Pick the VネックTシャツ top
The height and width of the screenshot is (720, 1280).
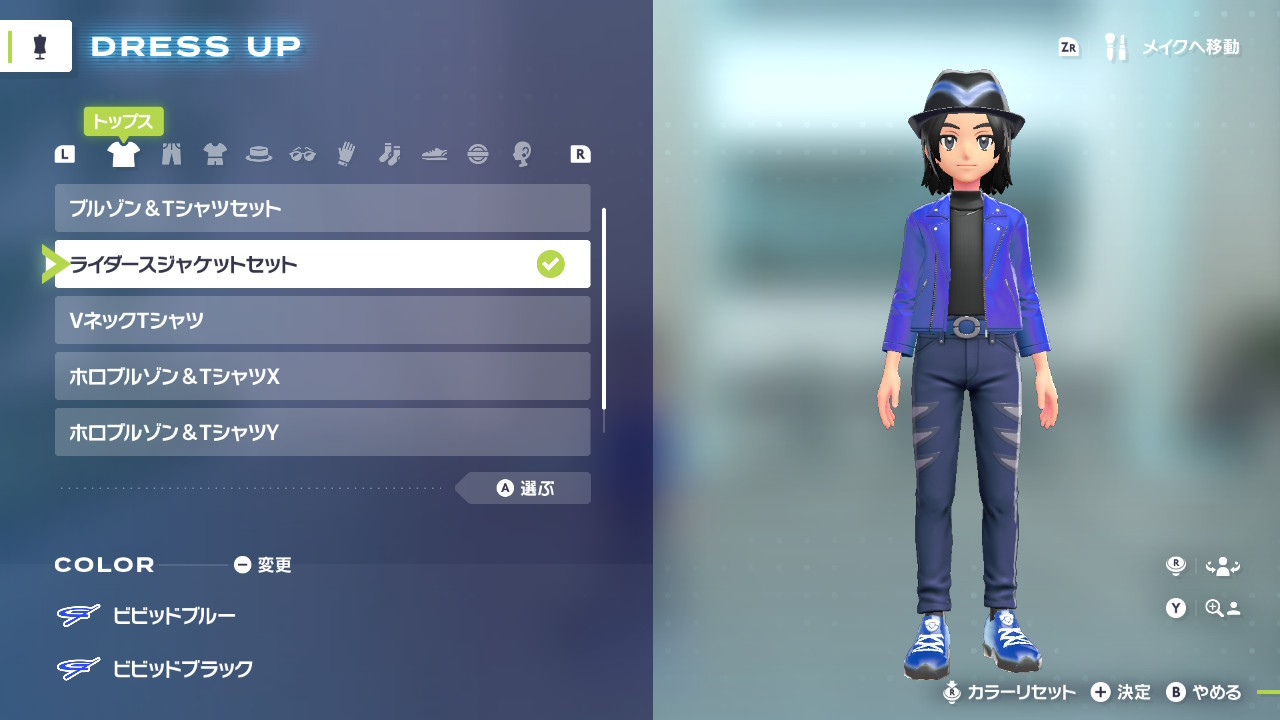pos(322,320)
